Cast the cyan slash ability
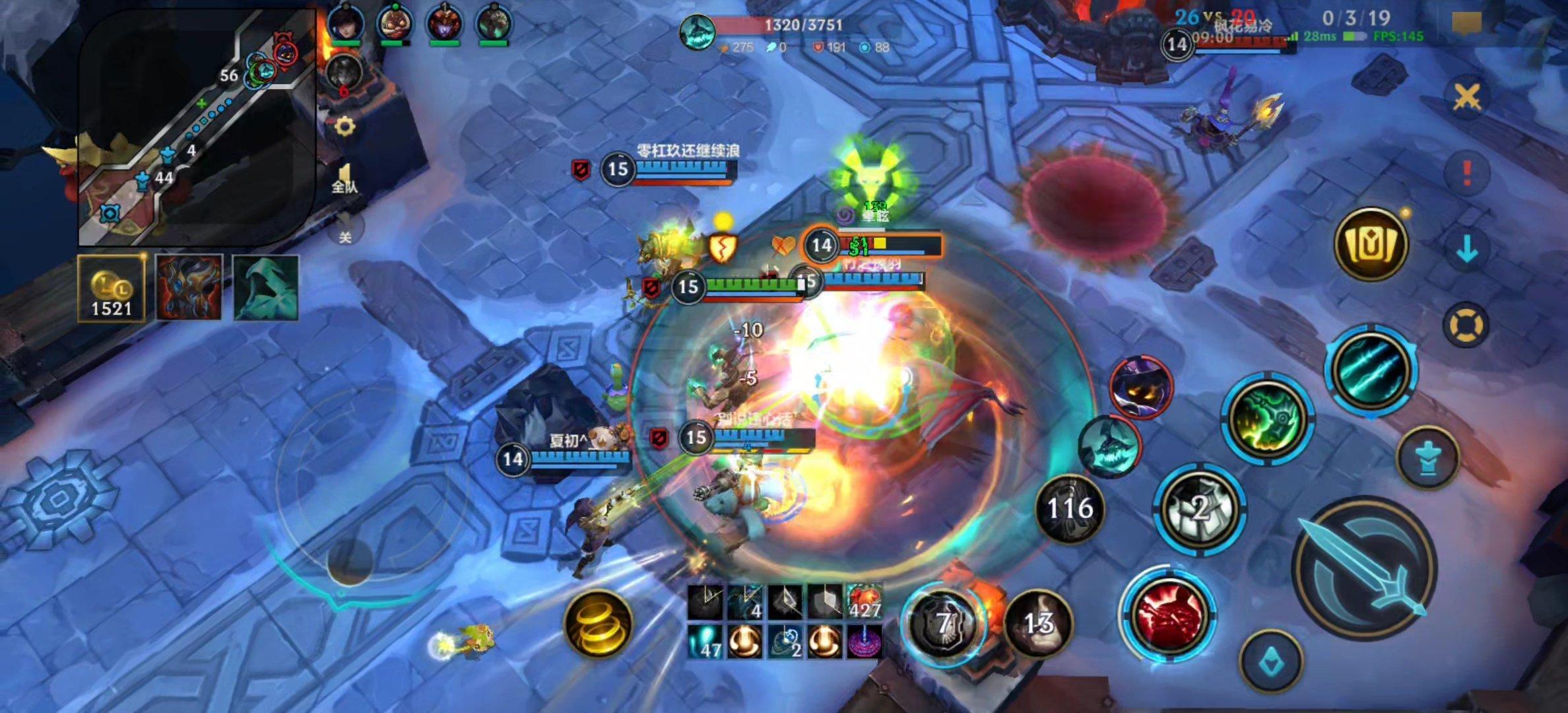 click(x=1371, y=370)
